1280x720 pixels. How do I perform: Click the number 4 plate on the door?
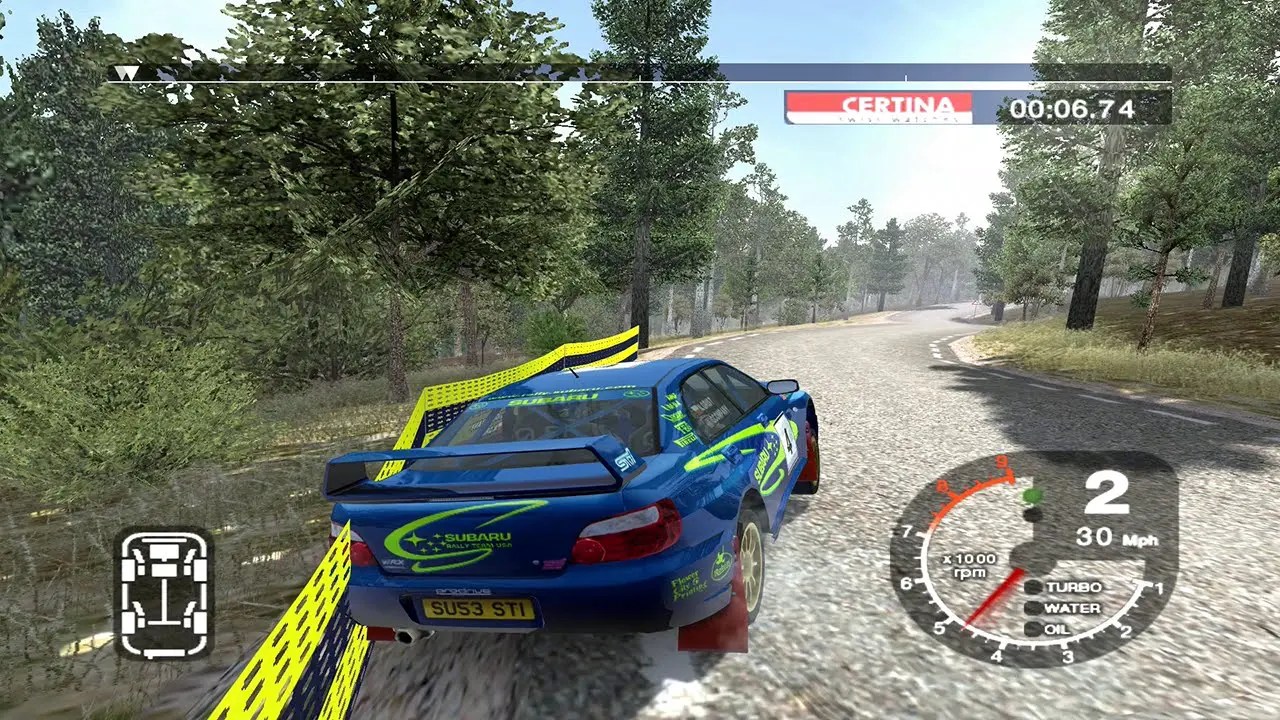tap(791, 442)
